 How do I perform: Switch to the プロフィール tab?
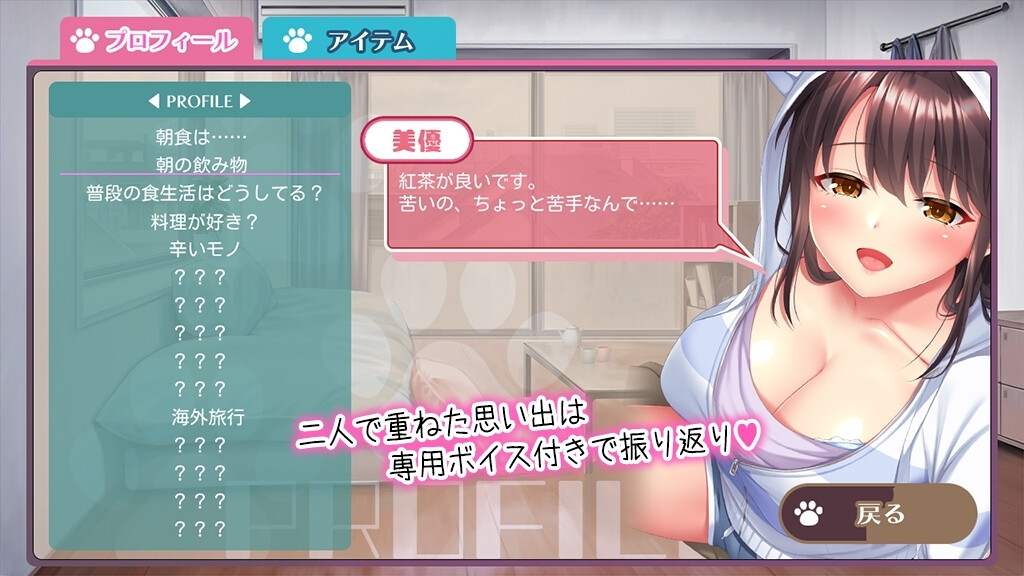tap(155, 40)
